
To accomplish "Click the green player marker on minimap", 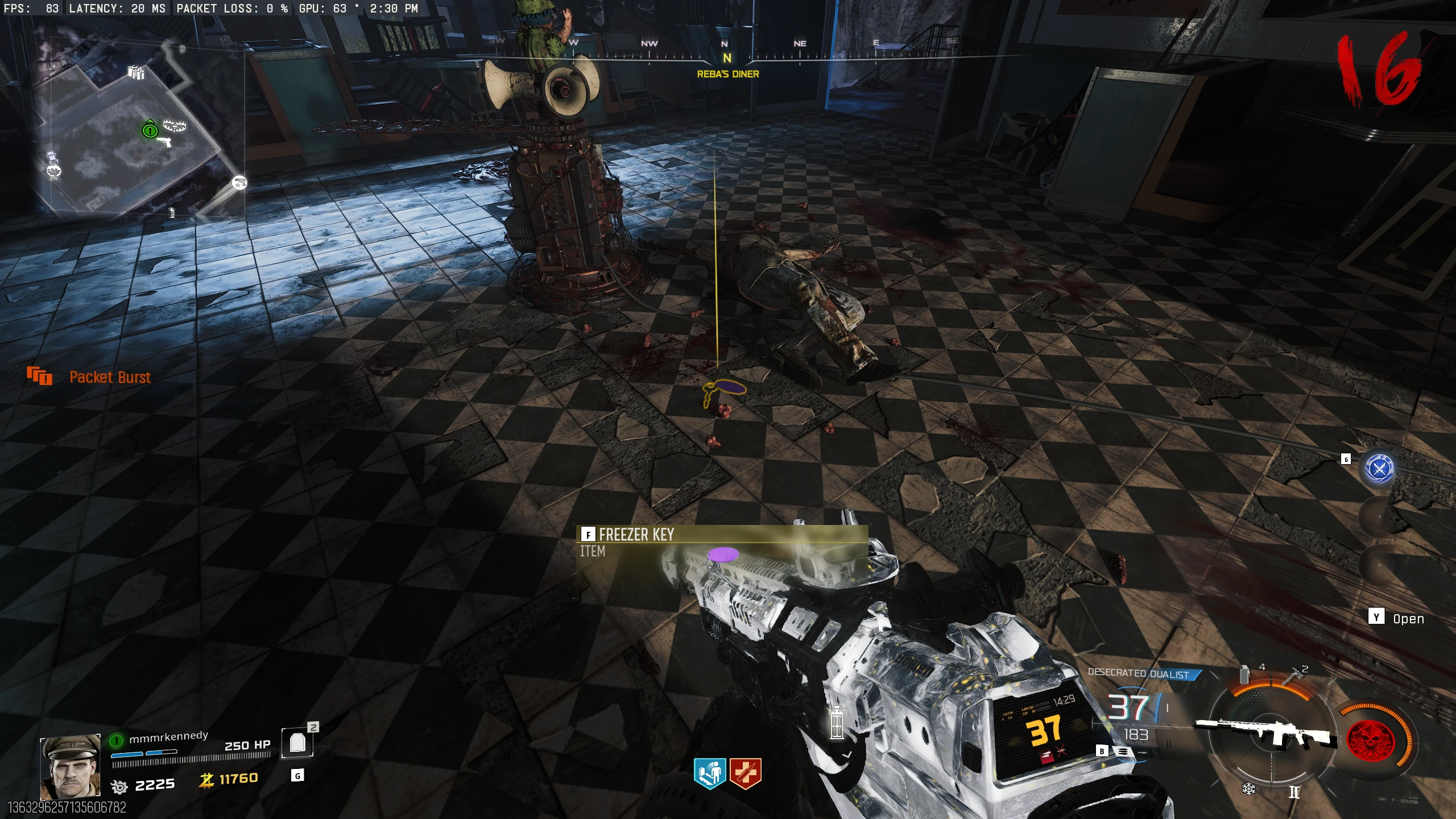I will pyautogui.click(x=150, y=130).
